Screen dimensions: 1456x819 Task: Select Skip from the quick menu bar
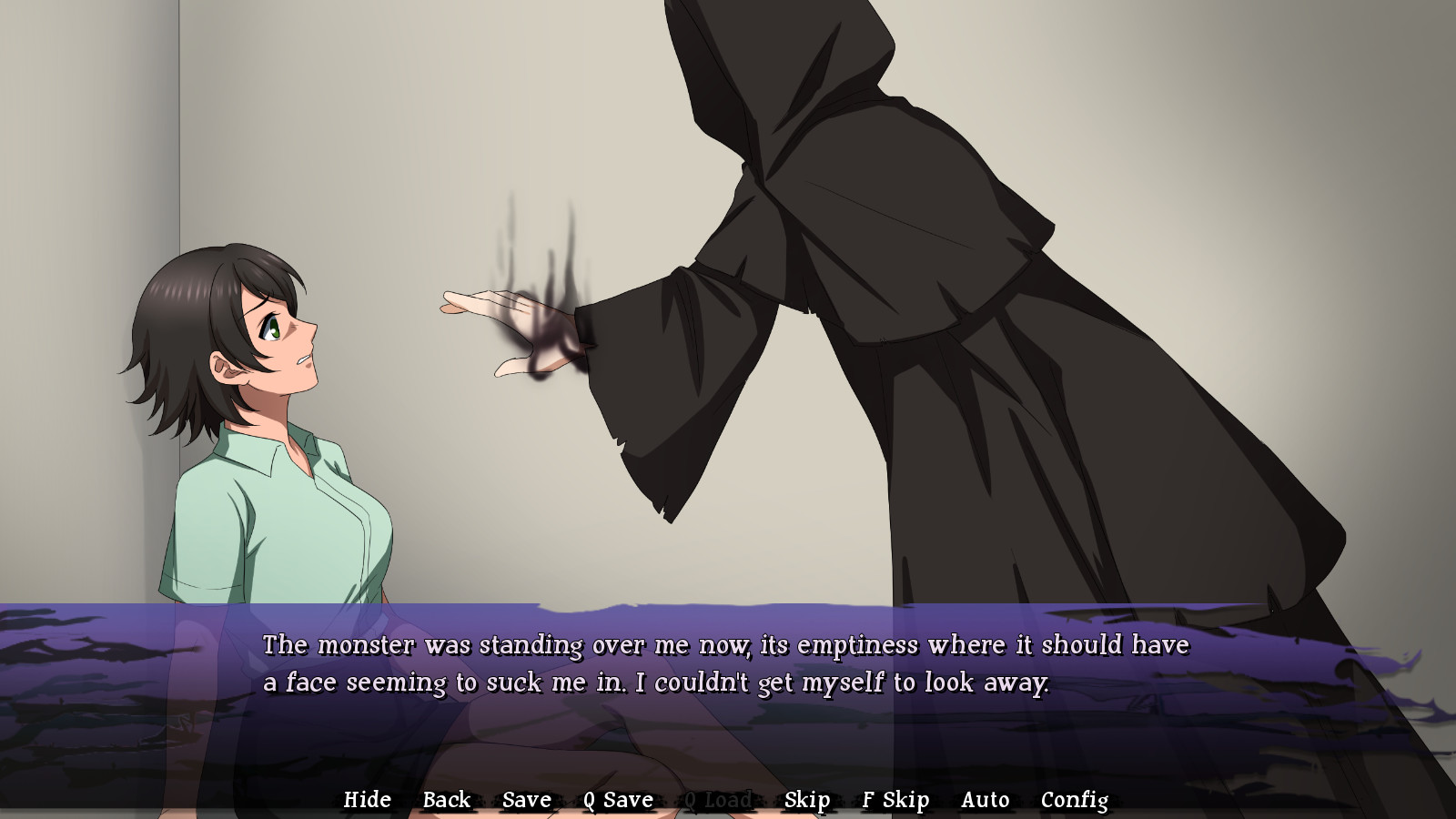coord(808,799)
